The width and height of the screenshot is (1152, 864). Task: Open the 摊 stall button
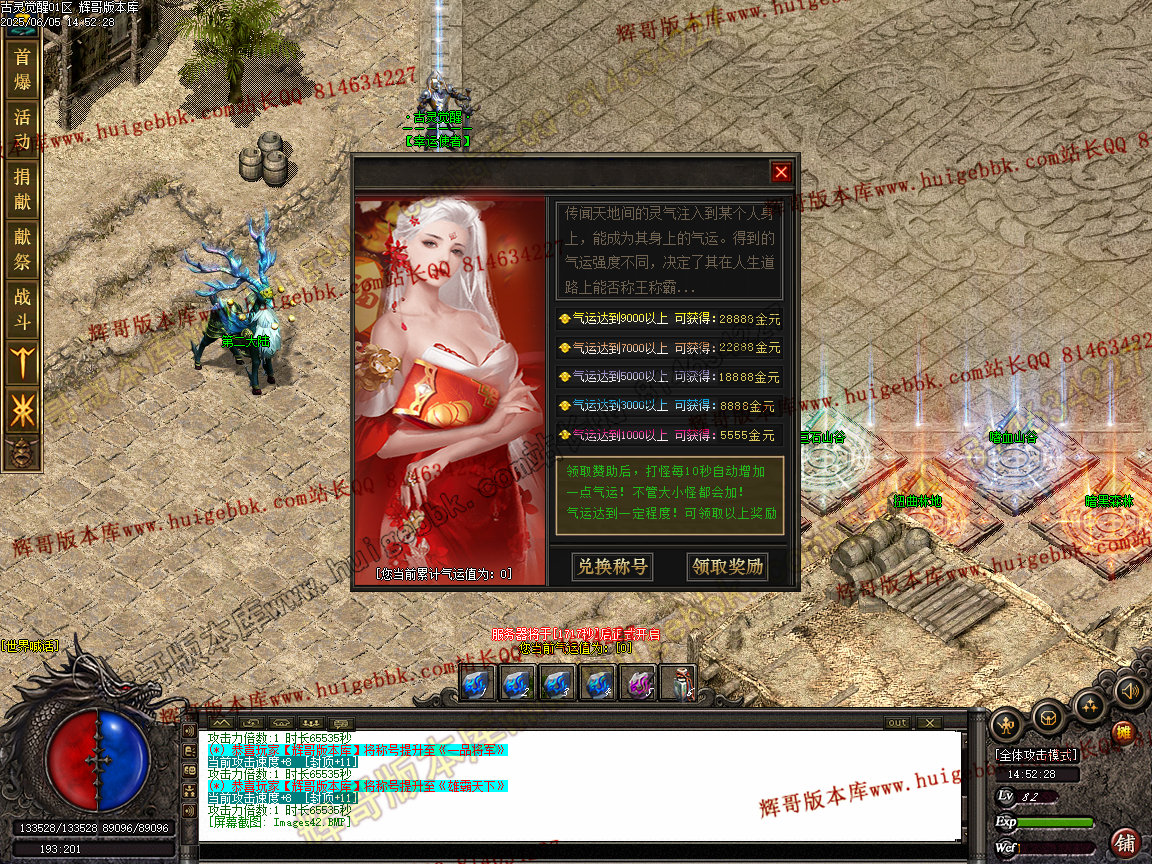click(x=1123, y=733)
